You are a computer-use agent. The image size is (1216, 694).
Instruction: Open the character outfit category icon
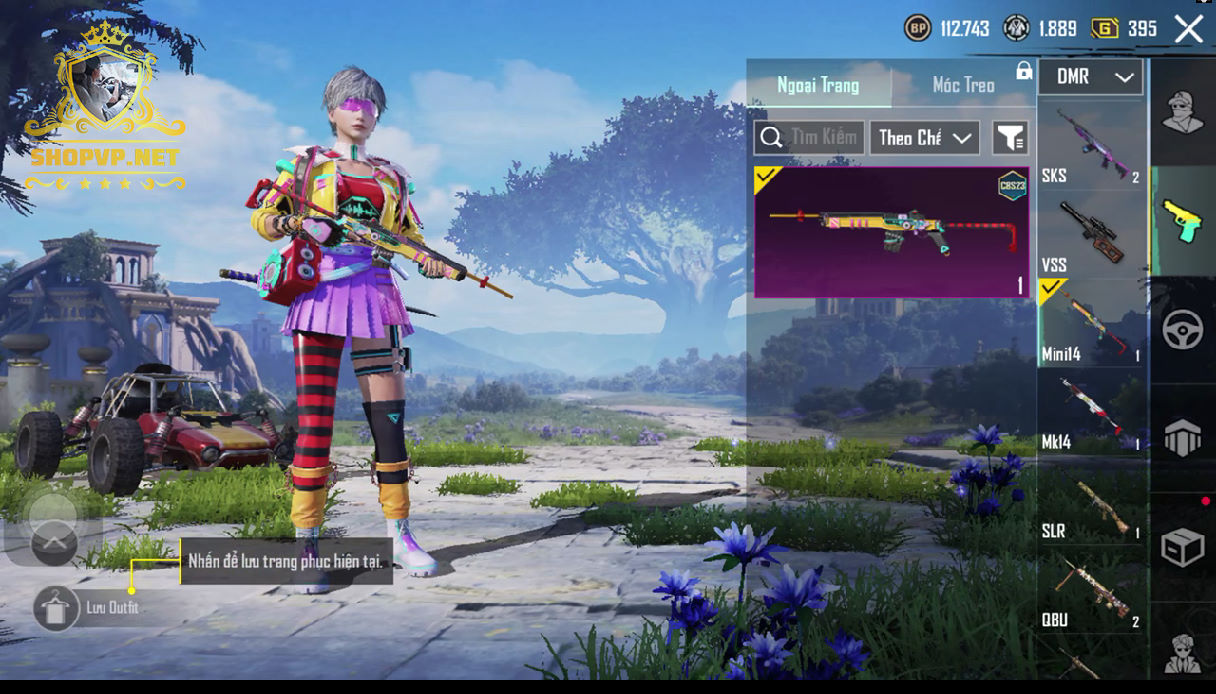click(1182, 111)
